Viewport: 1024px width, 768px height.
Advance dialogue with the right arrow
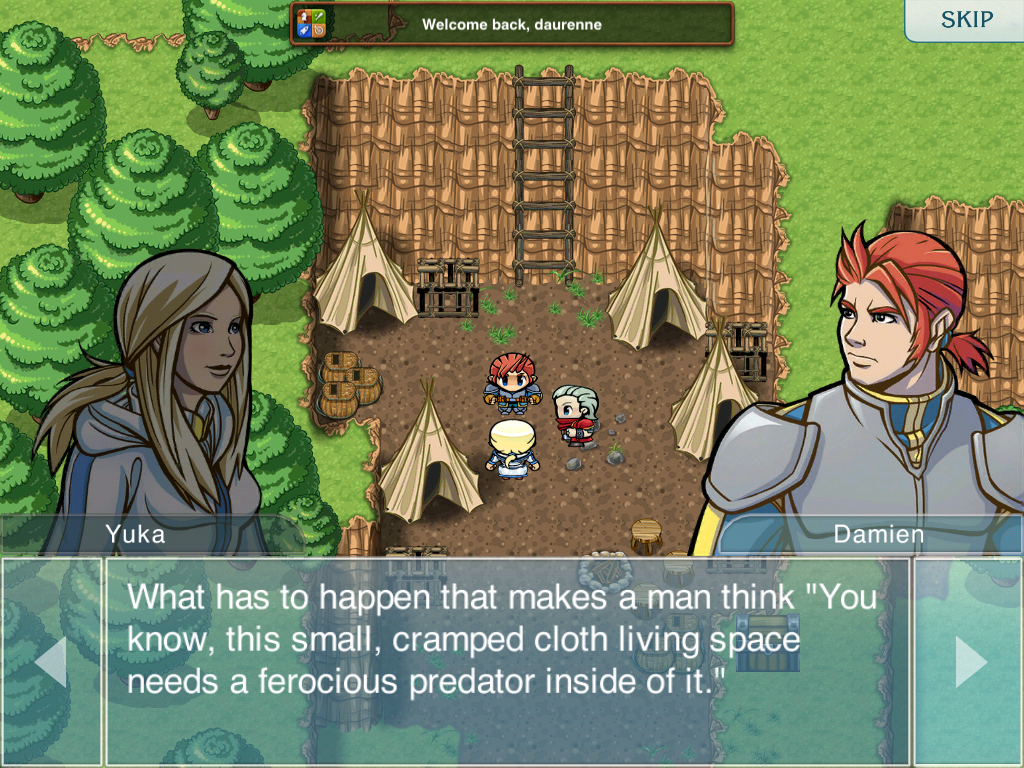[x=969, y=662]
